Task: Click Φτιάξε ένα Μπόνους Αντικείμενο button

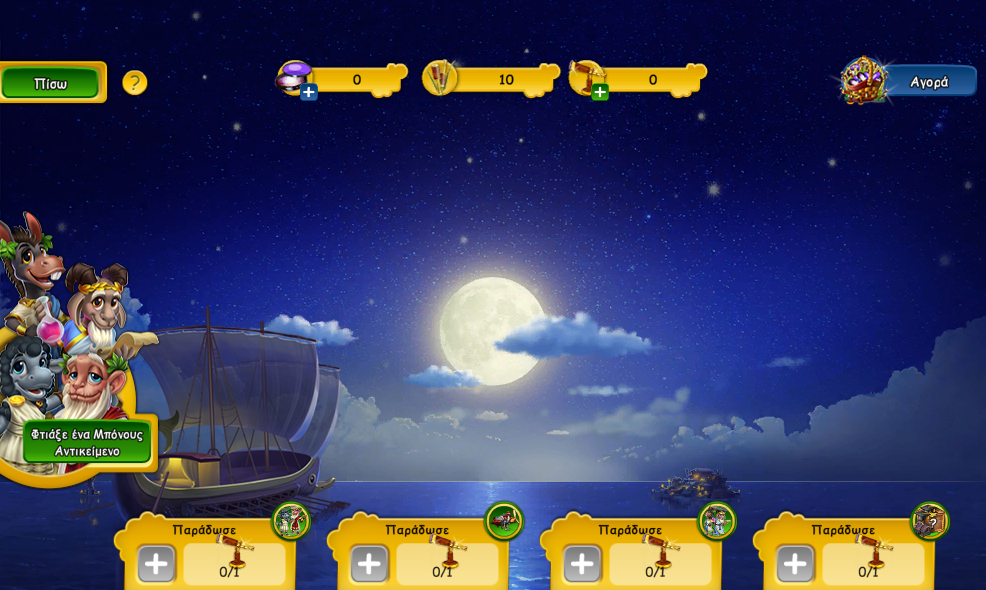Action: 87,442
